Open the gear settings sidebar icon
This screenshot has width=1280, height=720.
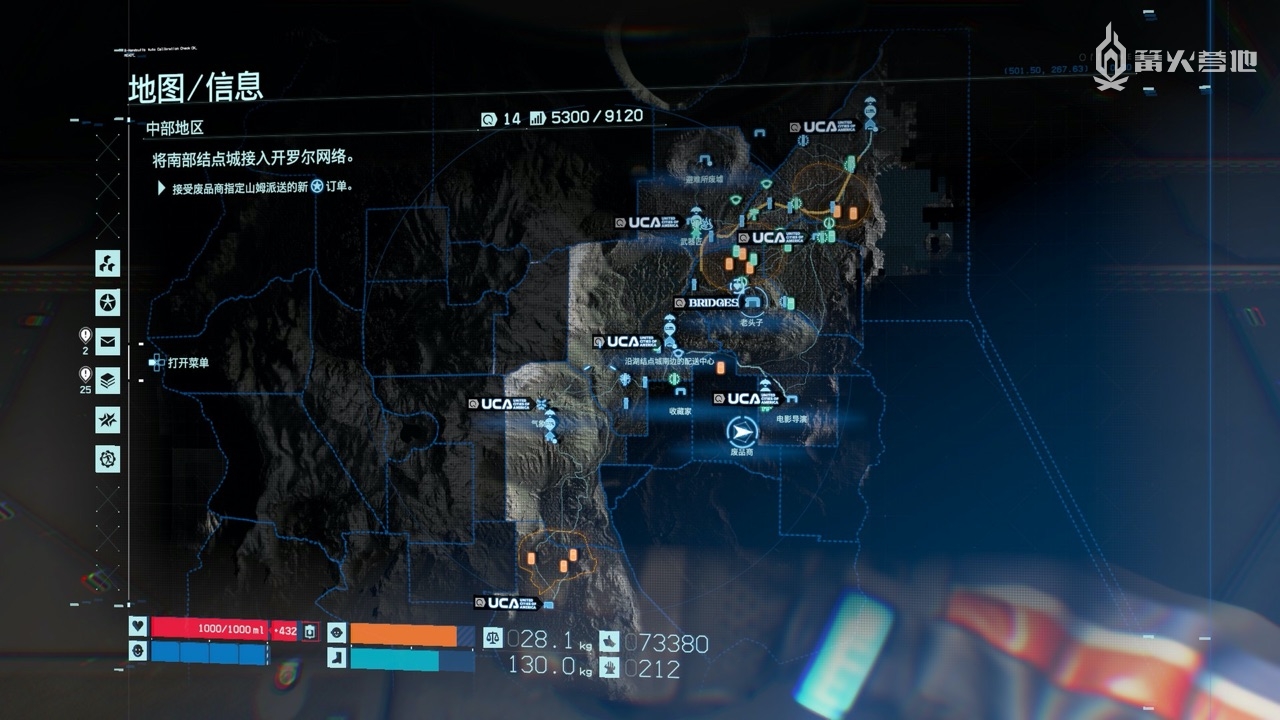(107, 459)
